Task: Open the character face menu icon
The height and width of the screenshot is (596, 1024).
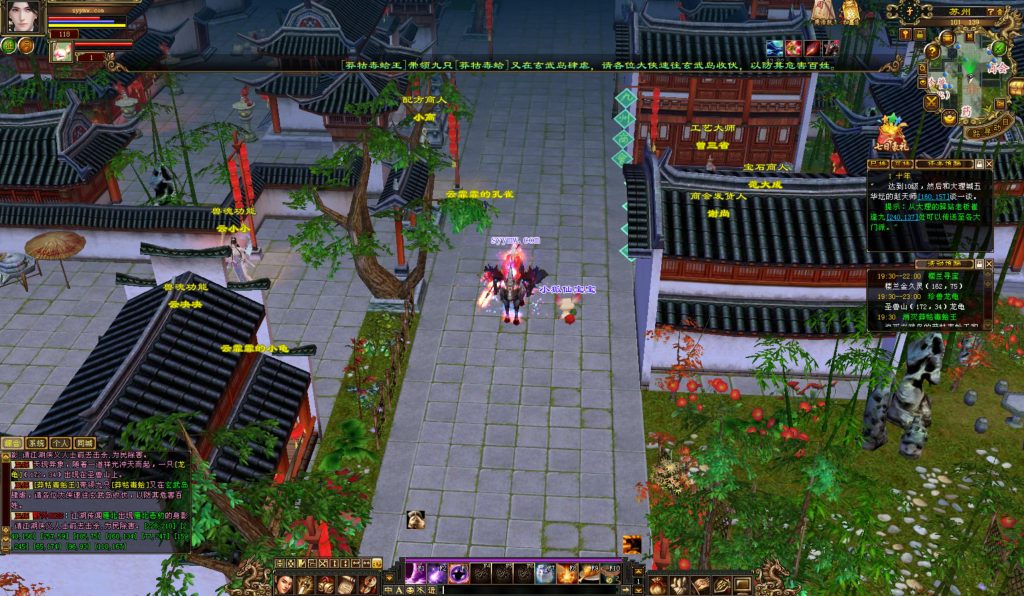Action: point(284,584)
